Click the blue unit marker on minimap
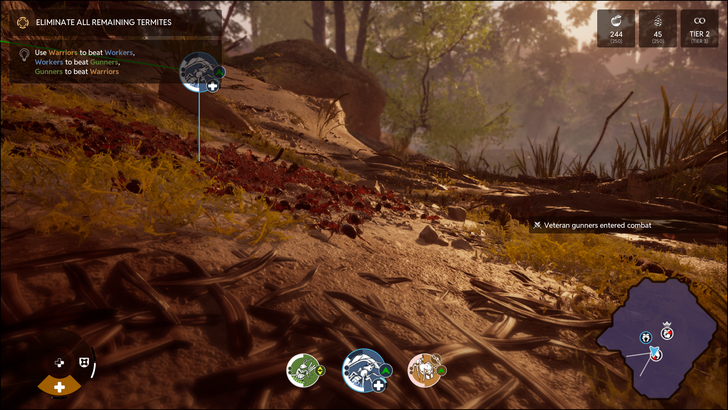Screen dimensions: 728x410 (647, 336)
